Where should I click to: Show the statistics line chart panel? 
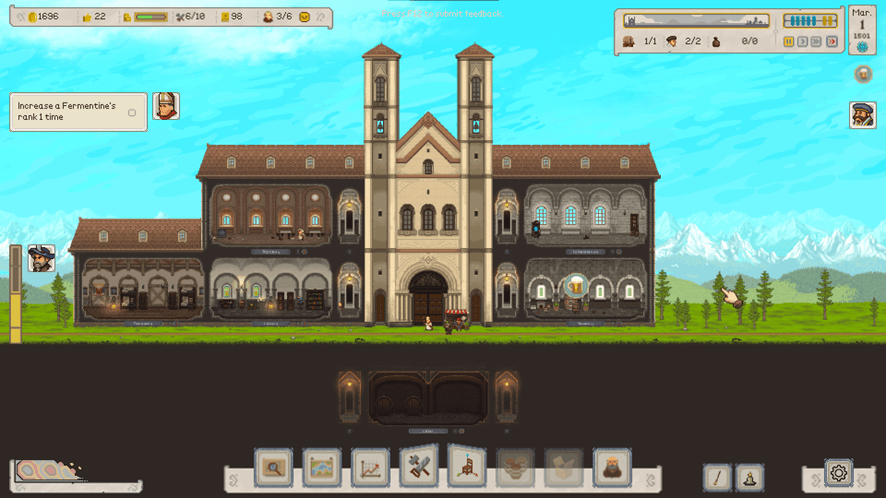tap(370, 467)
